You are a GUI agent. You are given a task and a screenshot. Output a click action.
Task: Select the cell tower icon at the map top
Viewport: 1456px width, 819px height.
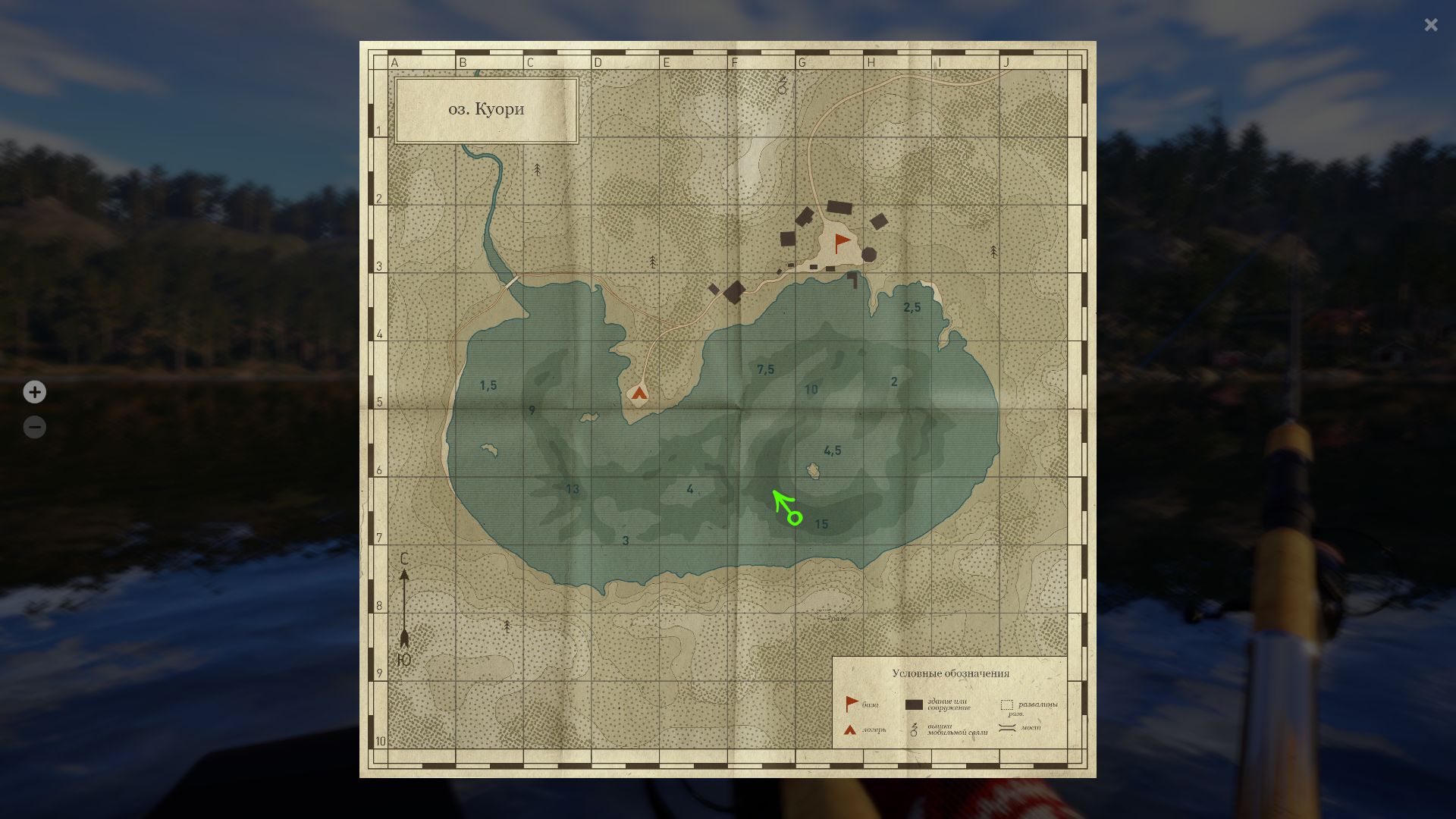point(781,86)
